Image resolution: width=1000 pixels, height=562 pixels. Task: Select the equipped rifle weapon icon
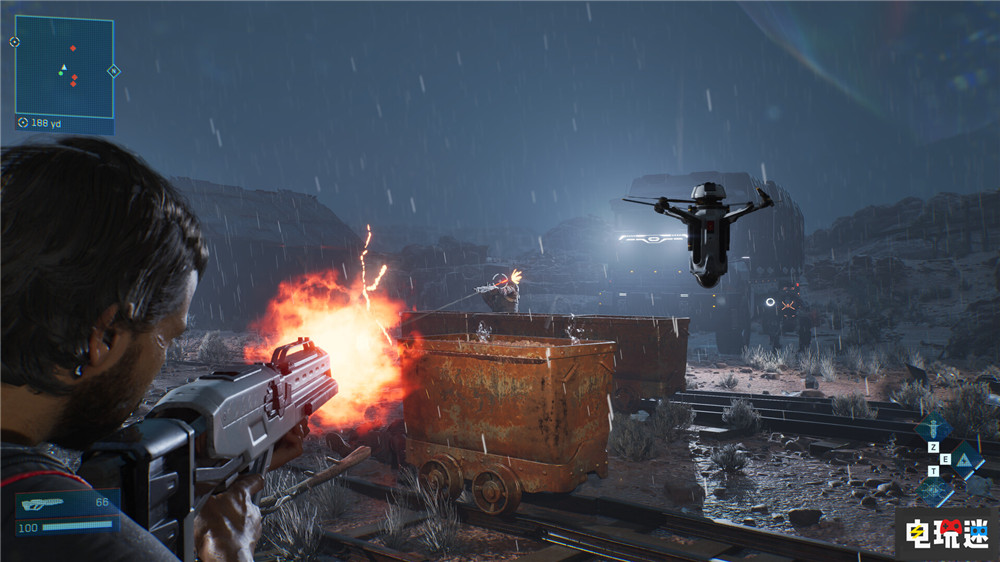tap(42, 503)
